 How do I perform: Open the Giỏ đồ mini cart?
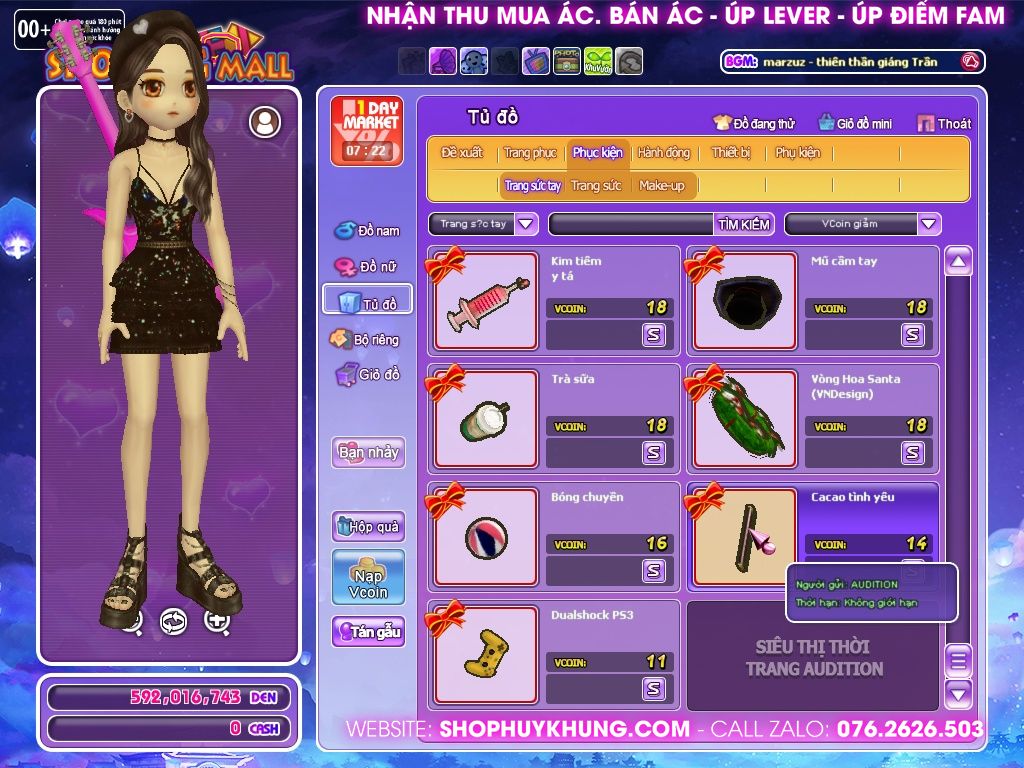click(x=855, y=124)
